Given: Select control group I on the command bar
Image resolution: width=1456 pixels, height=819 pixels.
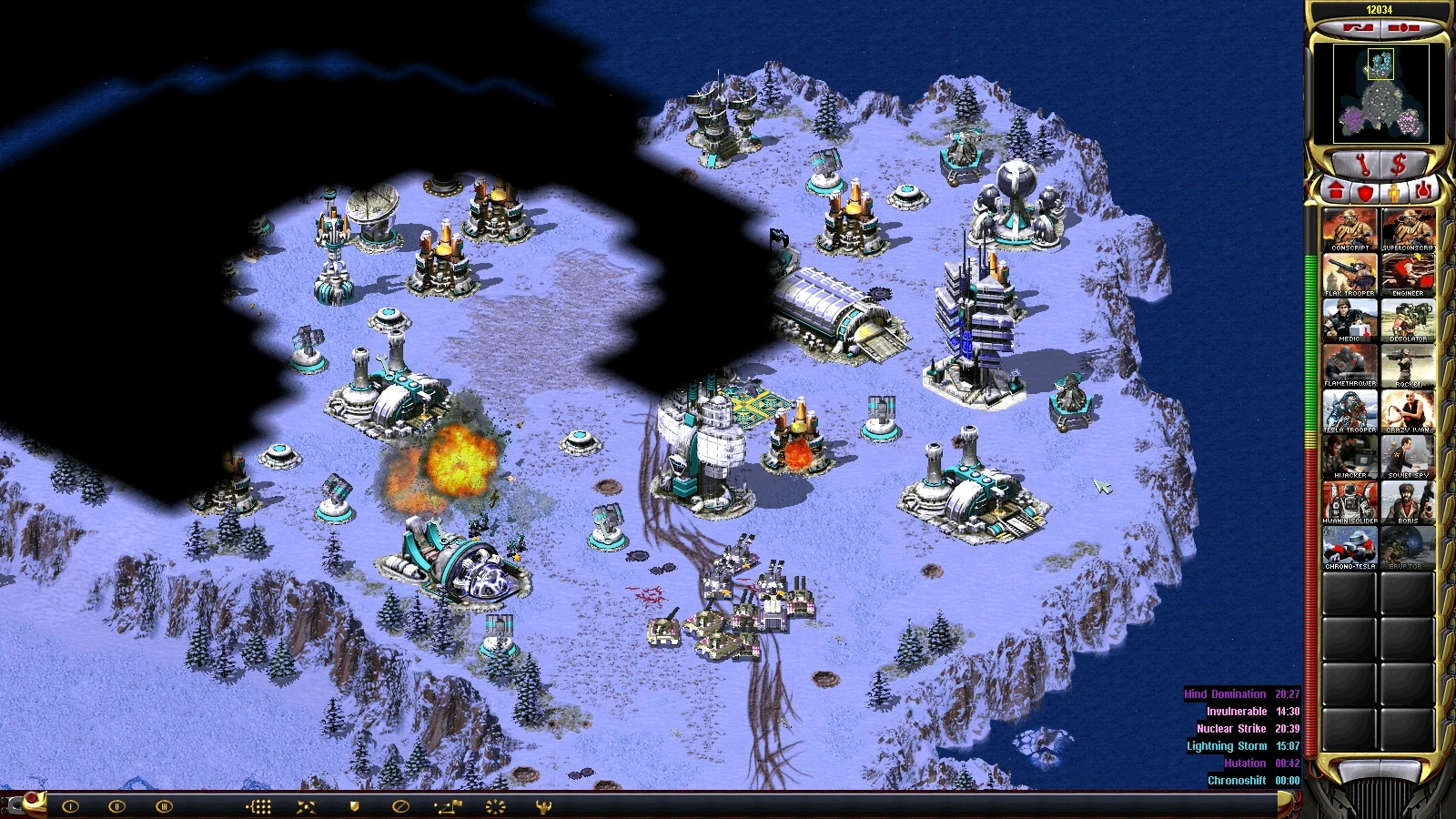Looking at the screenshot, I should (70, 806).
